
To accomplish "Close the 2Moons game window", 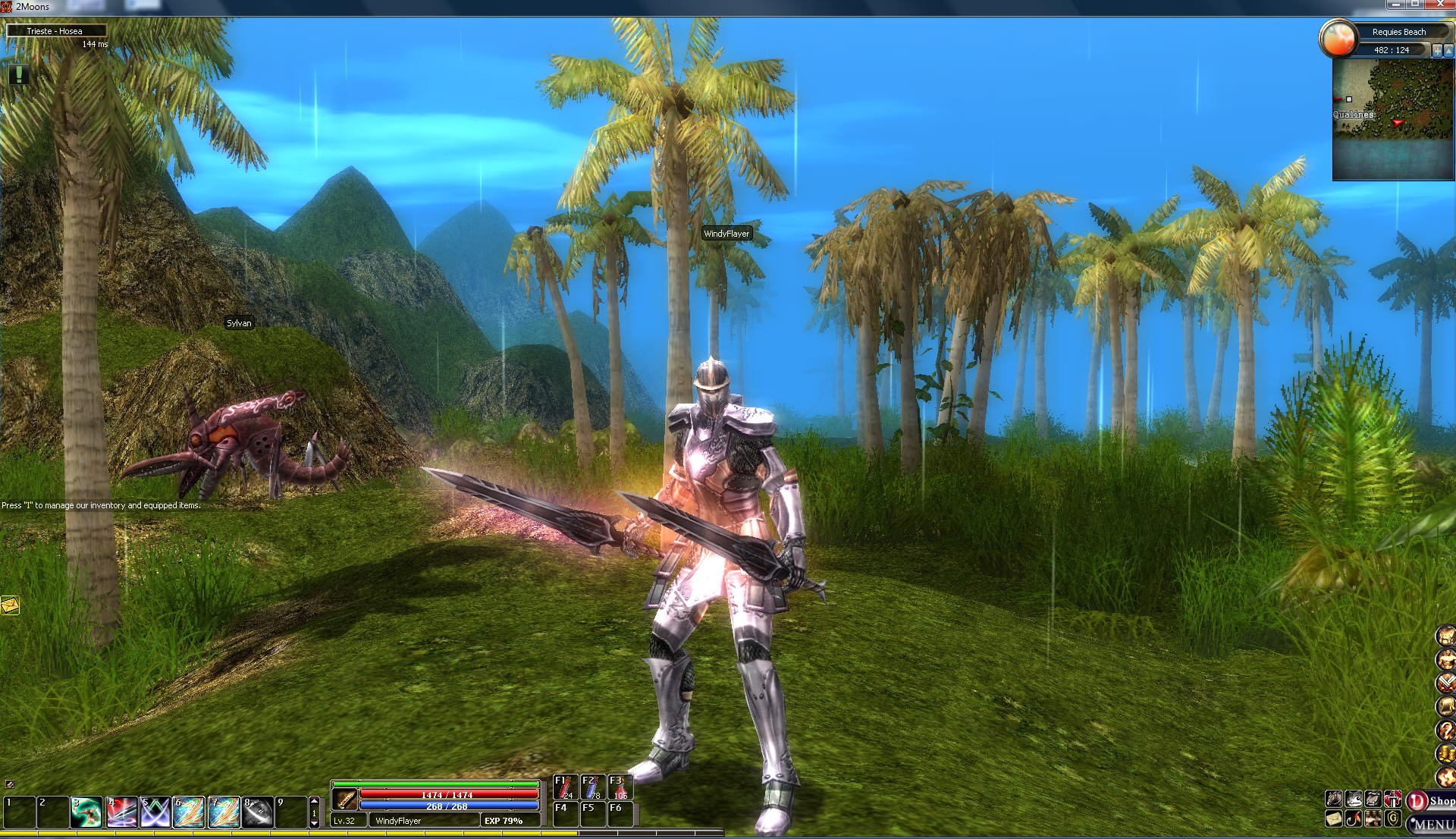I will [x=1439, y=5].
